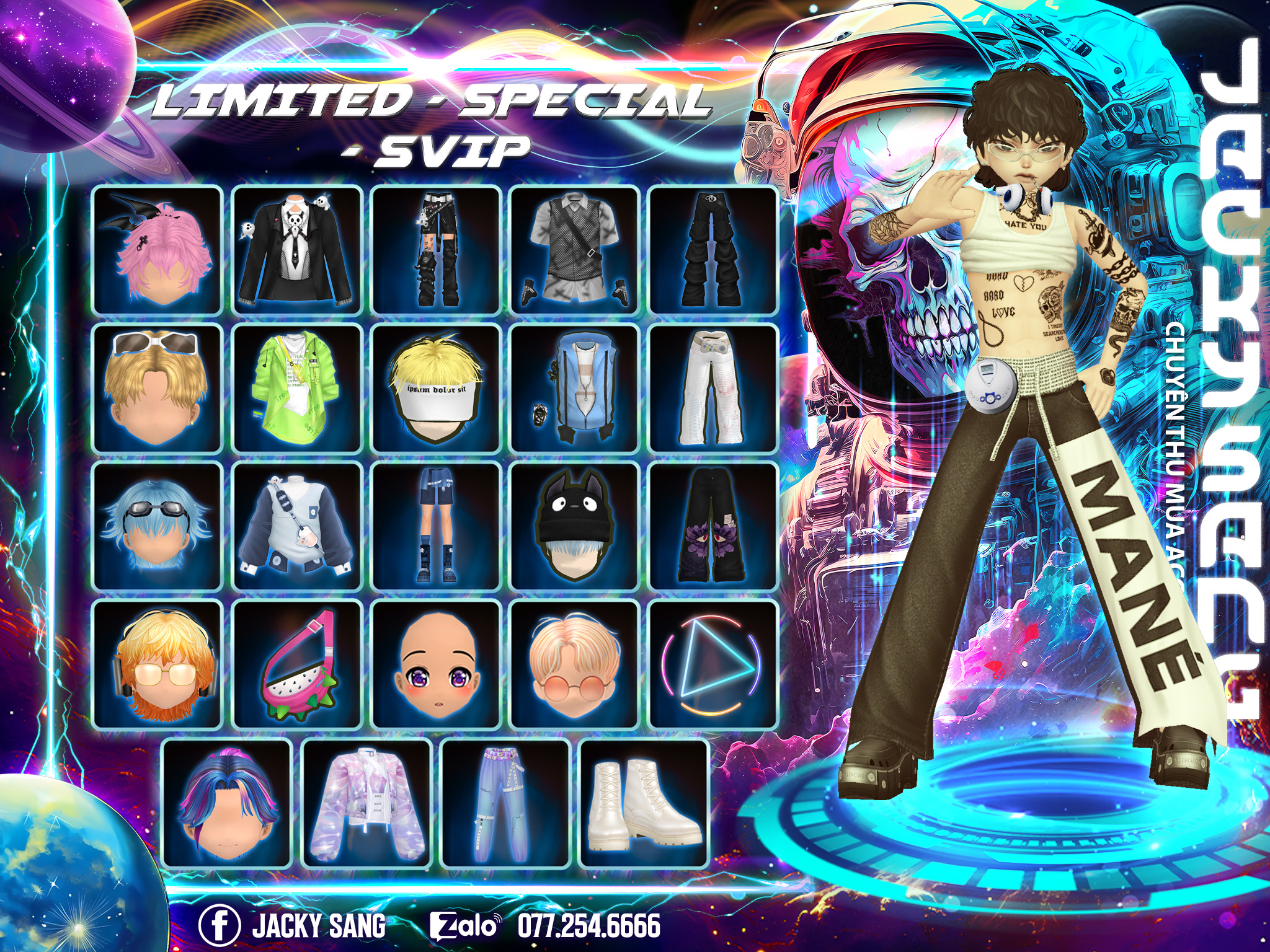This screenshot has width=1270, height=952.
Task: Pick the gray mesh shirt outfit
Action: [574, 250]
